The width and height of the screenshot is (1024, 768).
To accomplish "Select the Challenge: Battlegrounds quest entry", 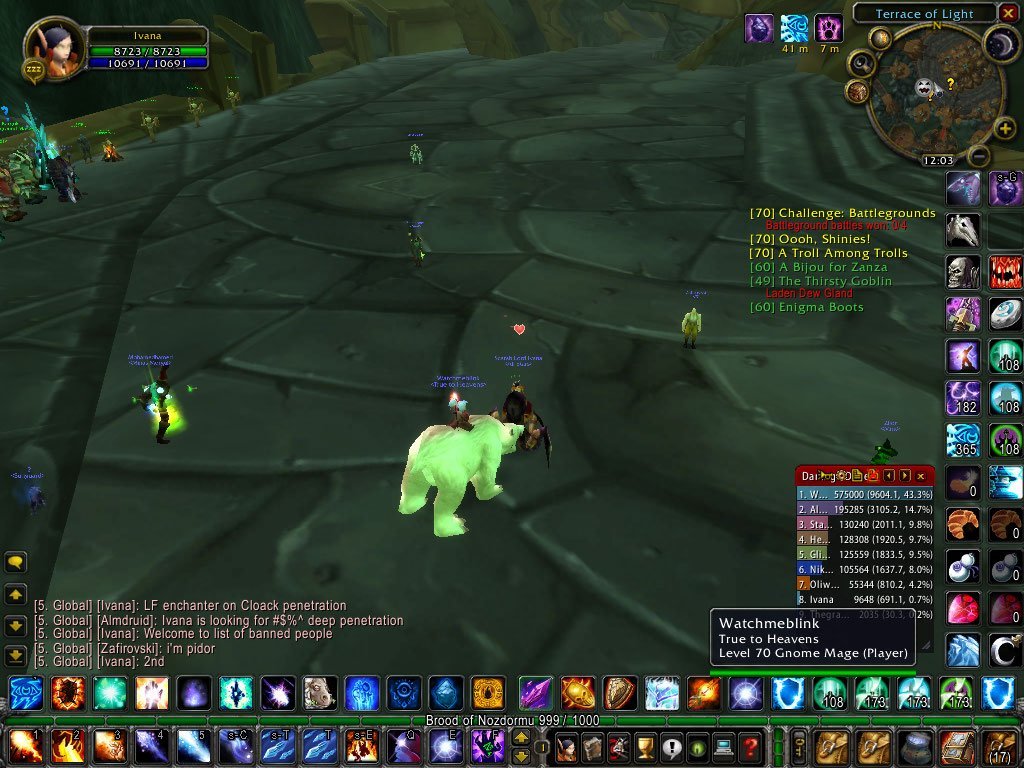I will (842, 213).
